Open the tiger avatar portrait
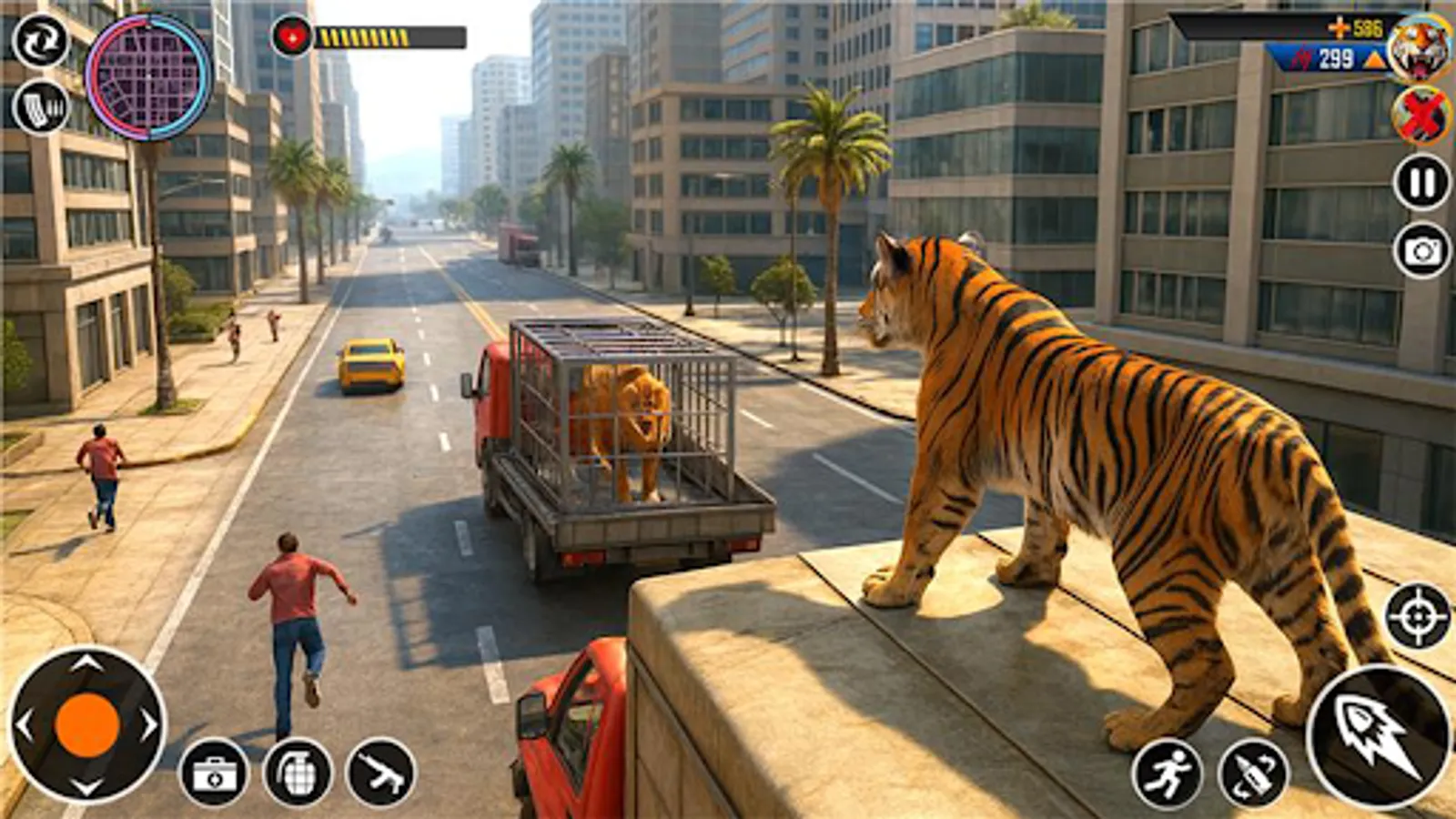Screen dimensions: 1456x819 (x=1420, y=48)
